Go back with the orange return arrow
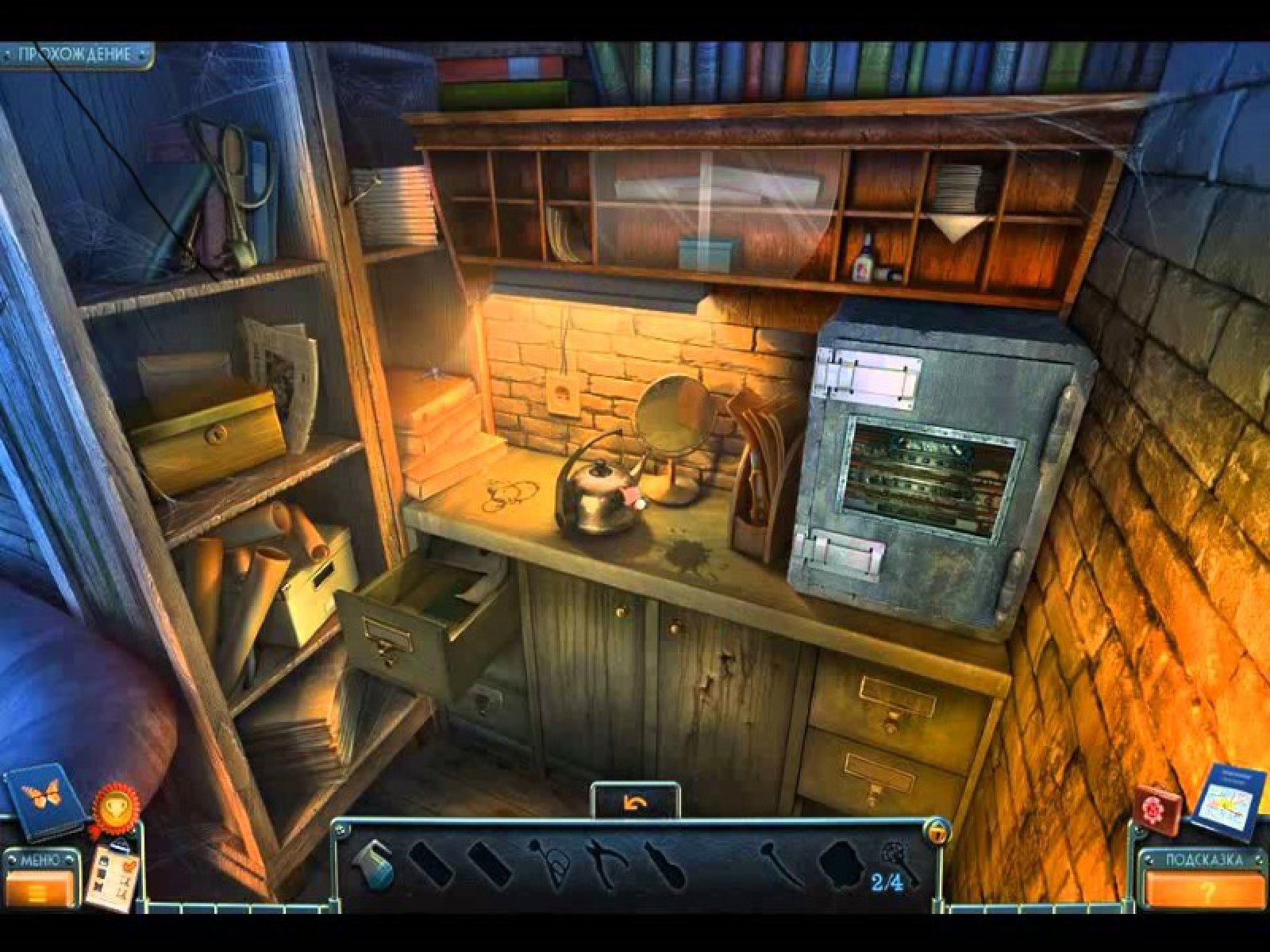The height and width of the screenshot is (952, 1270). (x=635, y=804)
